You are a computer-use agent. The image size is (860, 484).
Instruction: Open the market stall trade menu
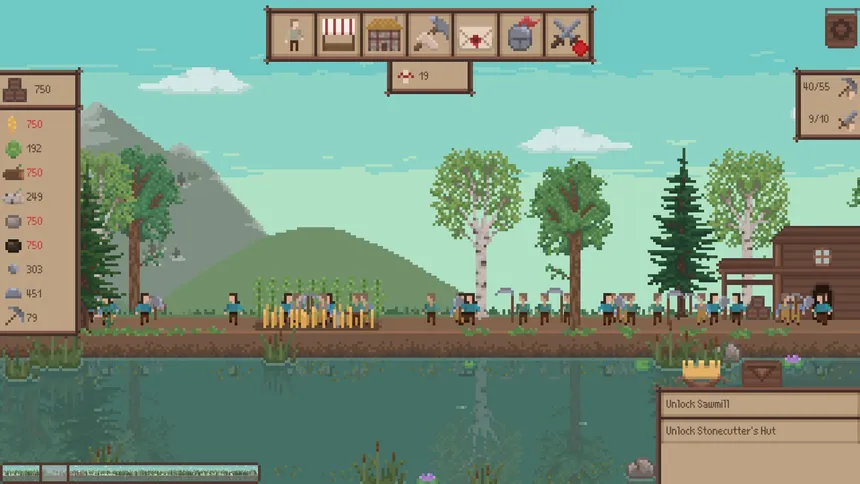click(x=338, y=35)
